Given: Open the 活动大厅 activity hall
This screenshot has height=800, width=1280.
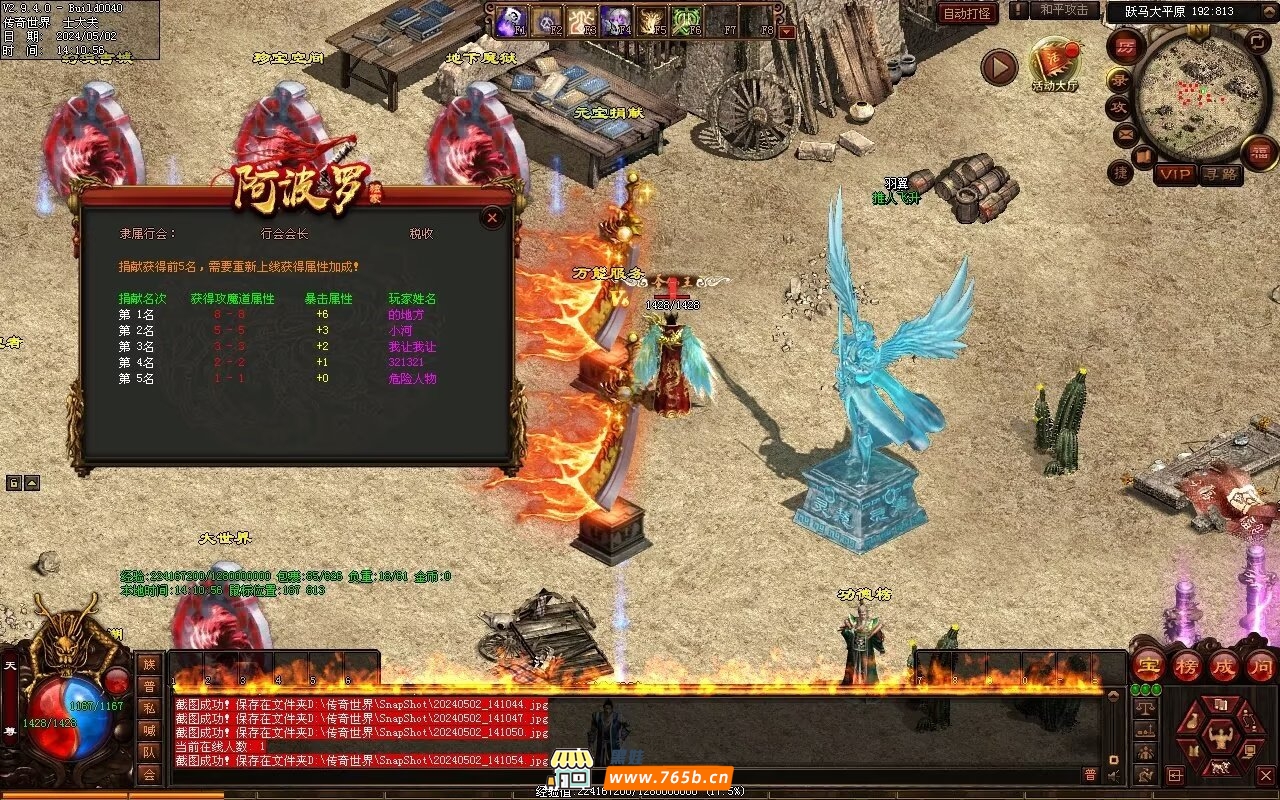Looking at the screenshot, I should 1055,65.
